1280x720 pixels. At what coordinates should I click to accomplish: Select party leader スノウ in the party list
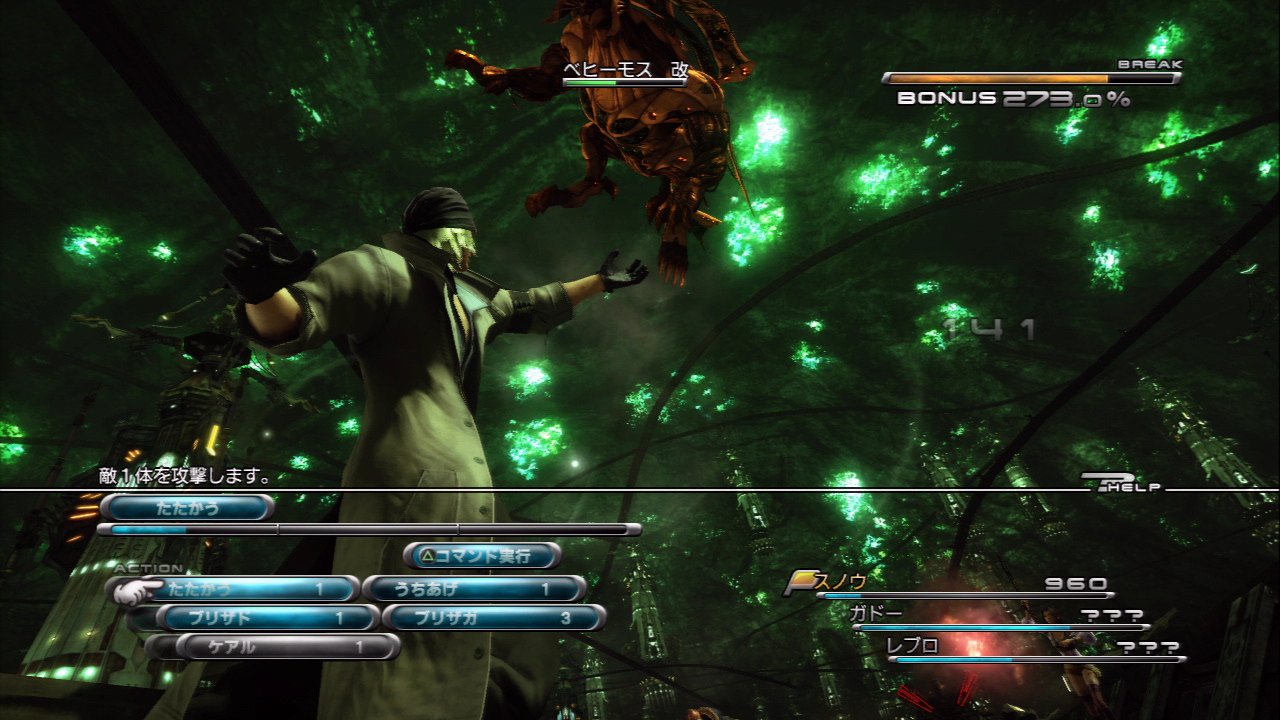click(x=841, y=582)
